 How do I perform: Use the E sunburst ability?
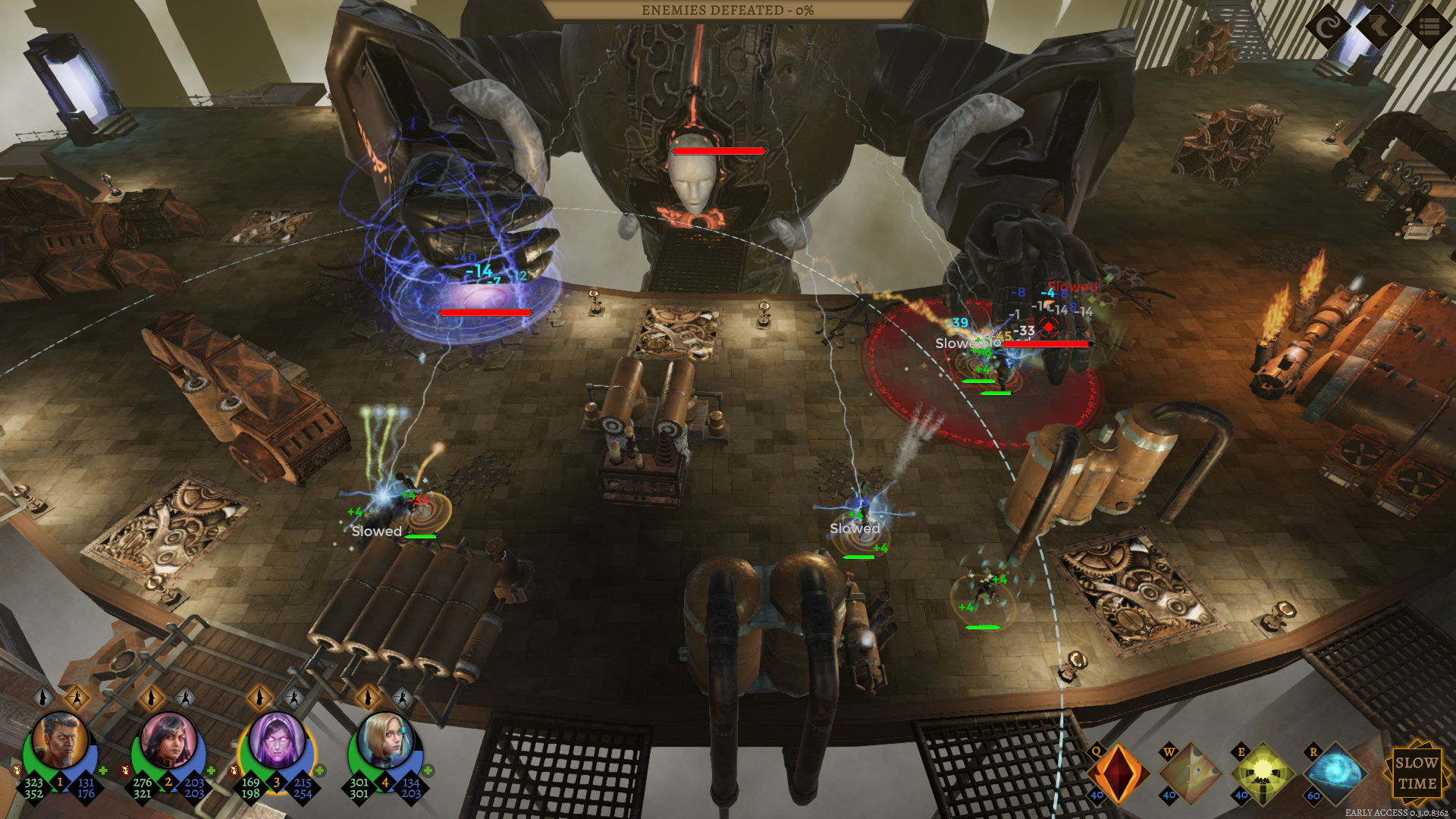point(1264,773)
